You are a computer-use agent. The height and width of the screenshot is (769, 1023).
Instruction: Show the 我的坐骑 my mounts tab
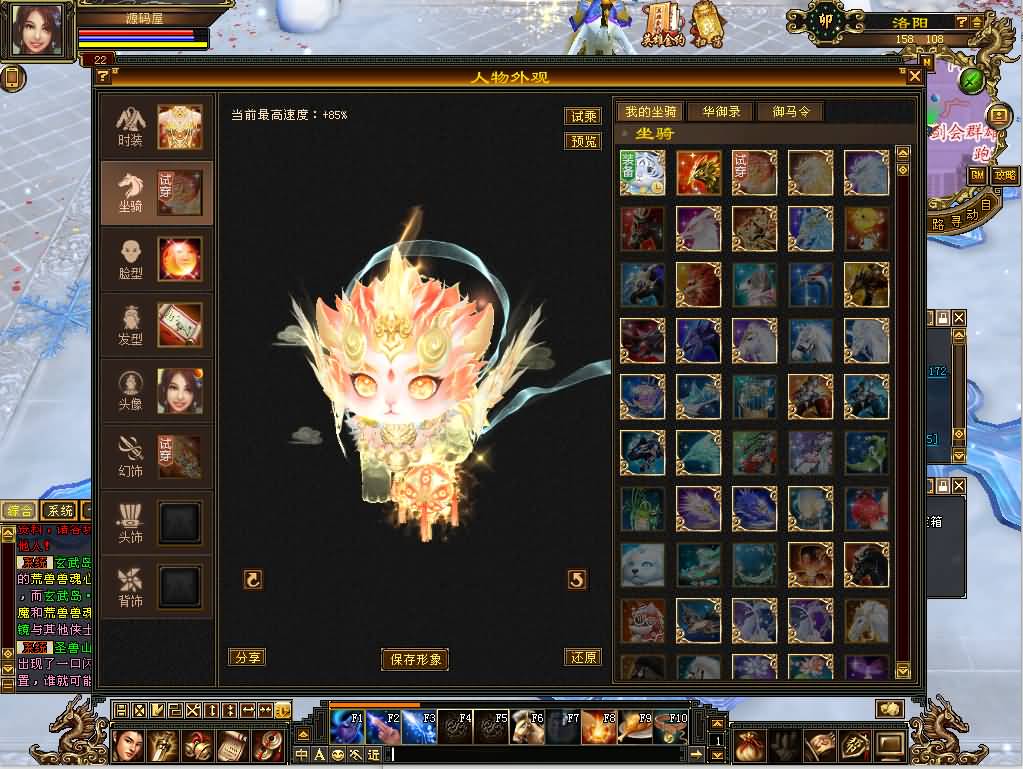click(x=649, y=111)
